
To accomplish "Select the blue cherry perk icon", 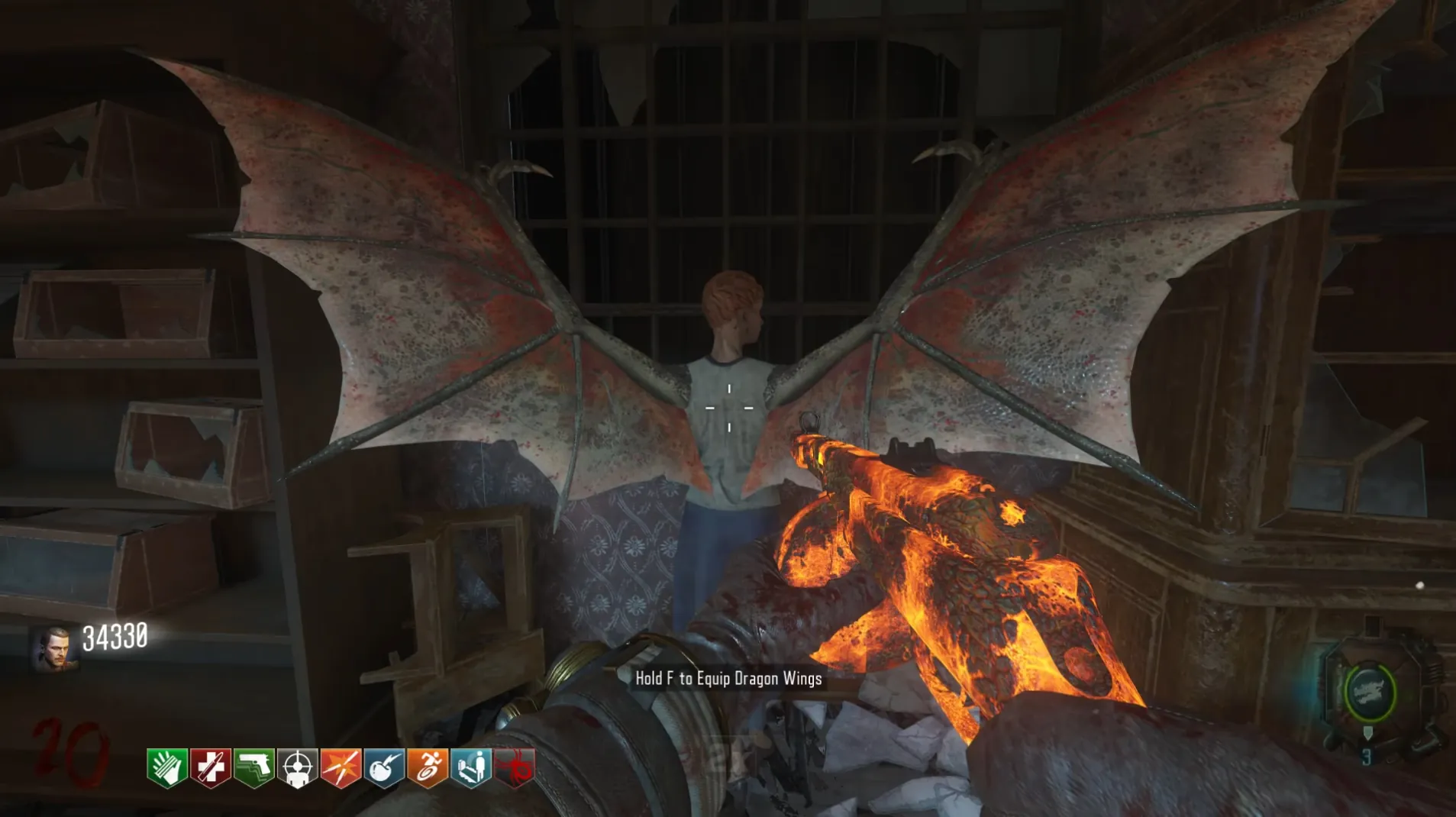I will (x=384, y=767).
